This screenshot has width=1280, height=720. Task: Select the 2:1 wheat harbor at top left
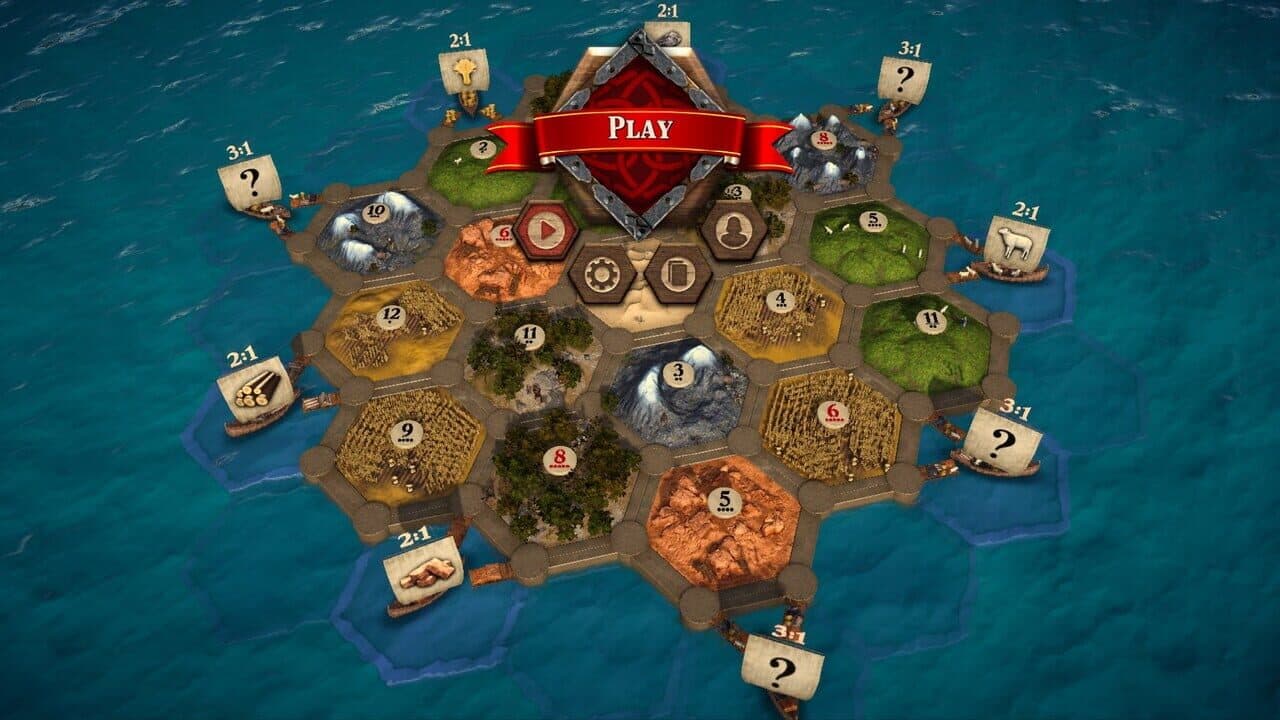tap(467, 70)
